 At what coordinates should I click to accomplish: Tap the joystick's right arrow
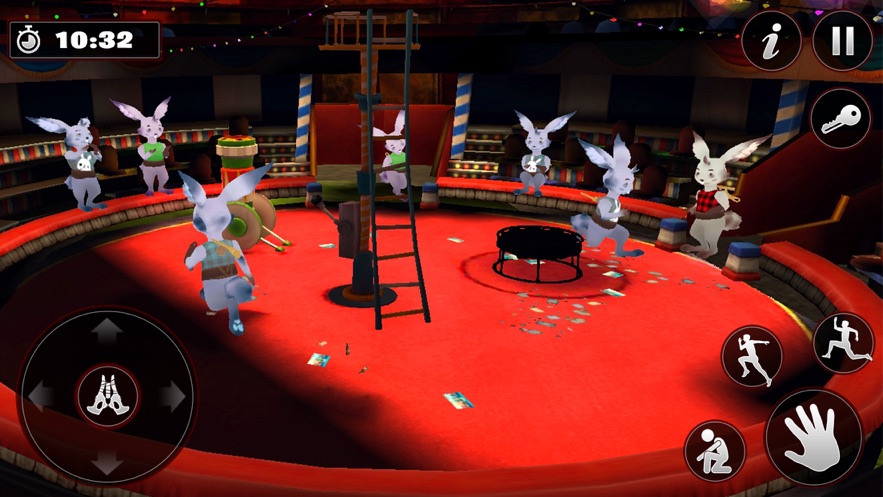[x=173, y=397]
